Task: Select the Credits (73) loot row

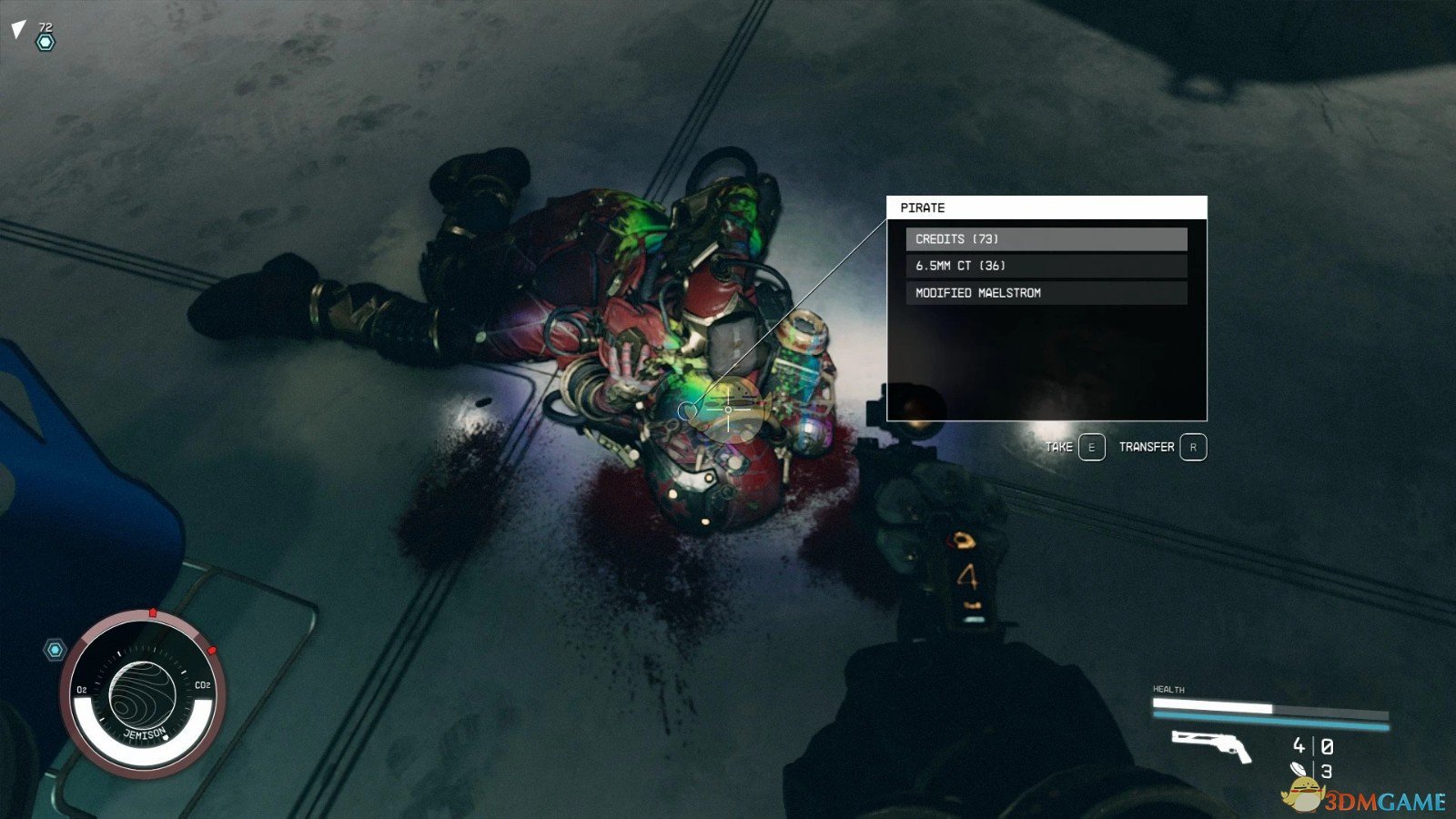Action: (1046, 239)
